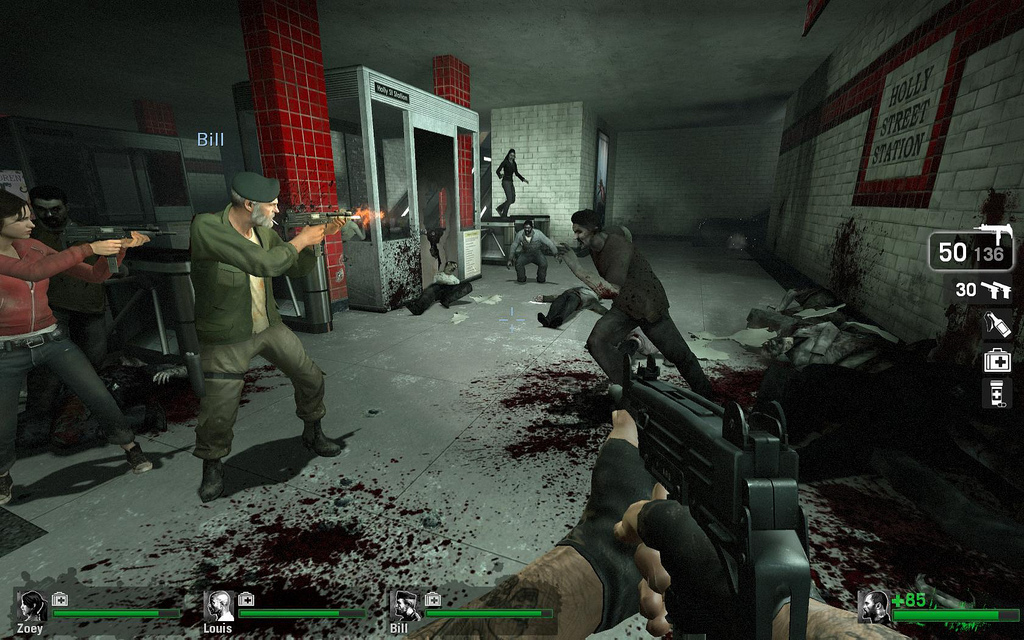1024x640 pixels.
Task: Choose the pain pills bottle slot
Action: pyautogui.click(x=997, y=393)
